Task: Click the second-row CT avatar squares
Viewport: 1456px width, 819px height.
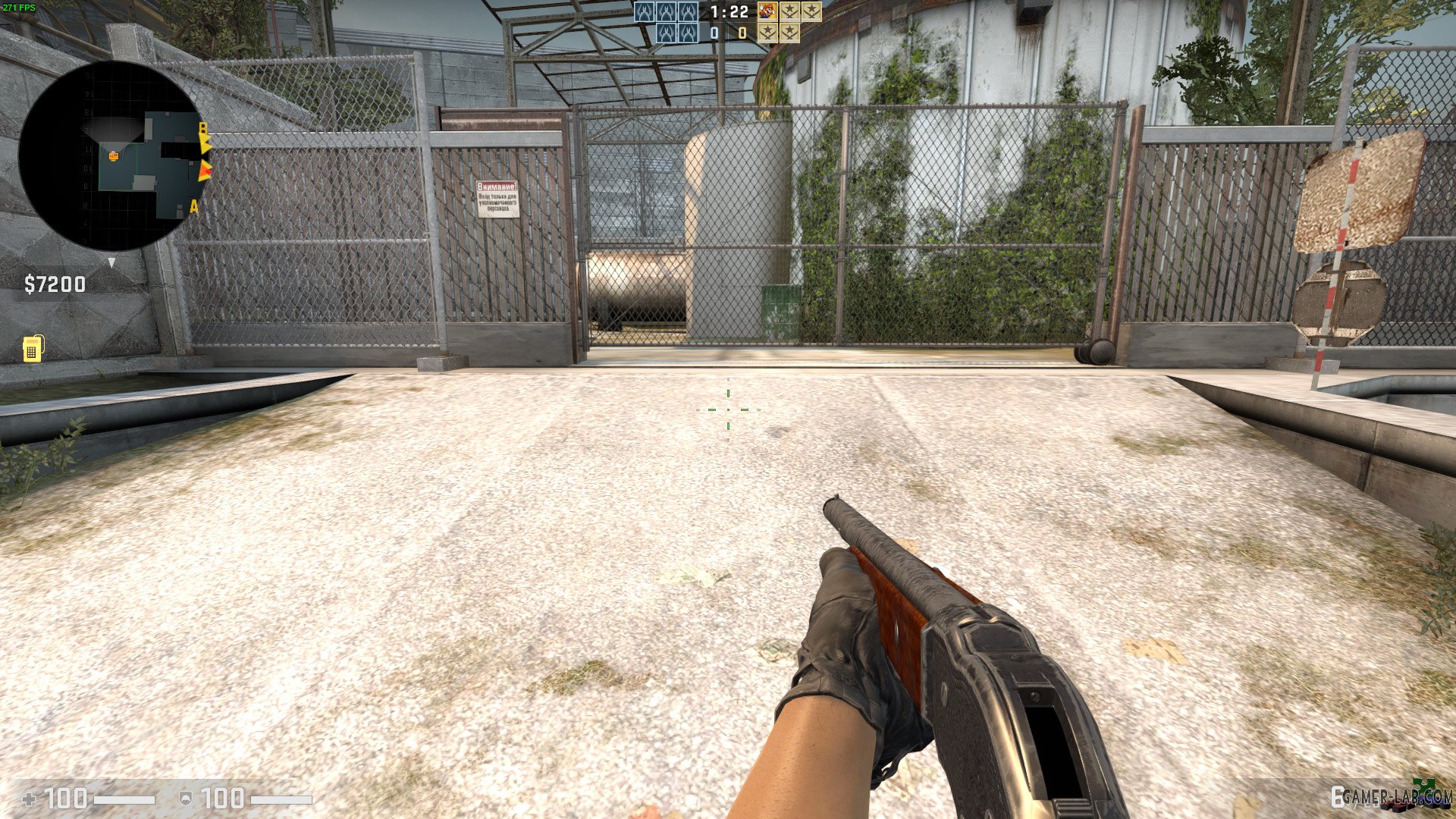Action: coord(678,33)
